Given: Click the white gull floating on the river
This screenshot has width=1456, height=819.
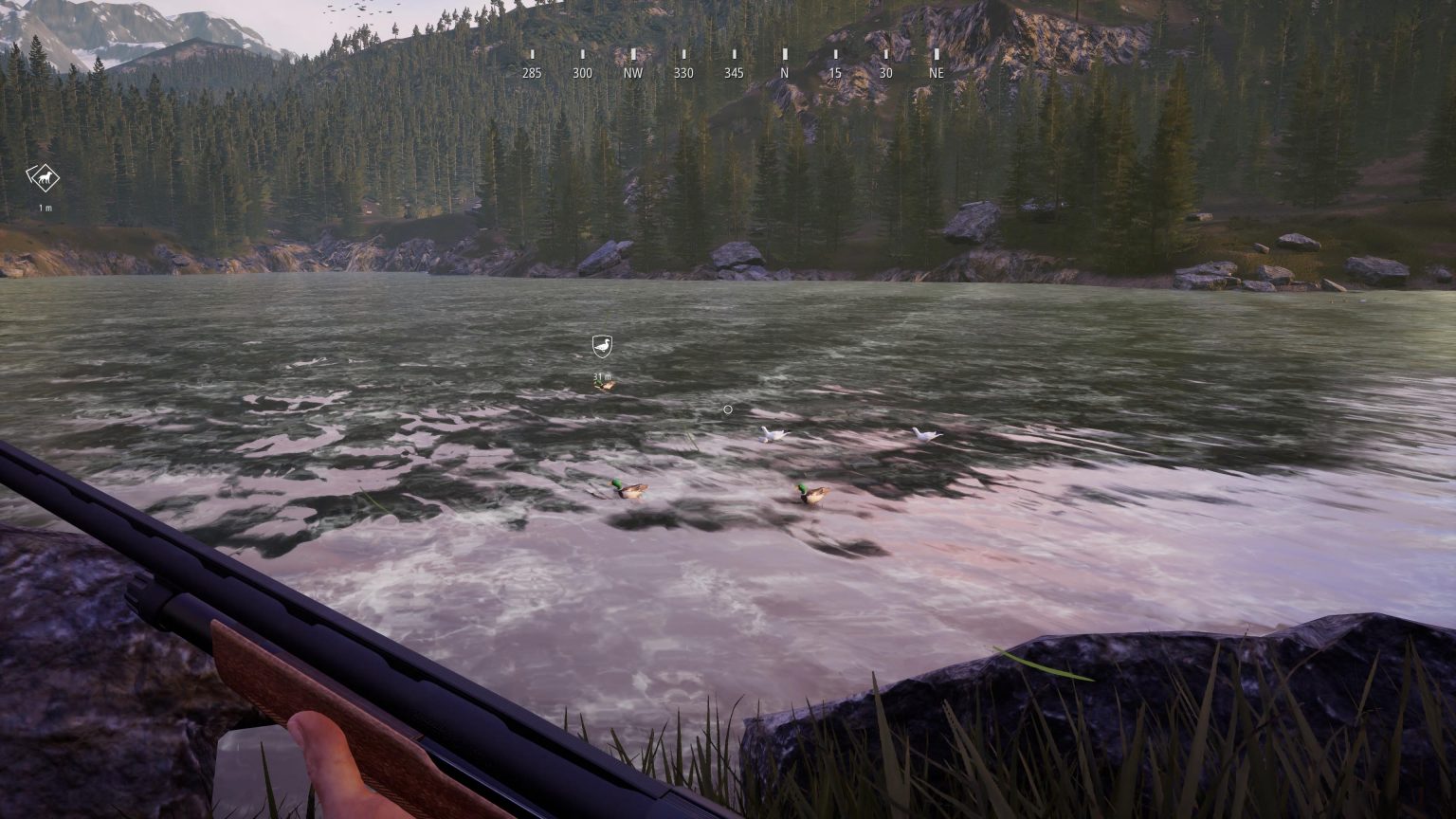Looking at the screenshot, I should 772,432.
